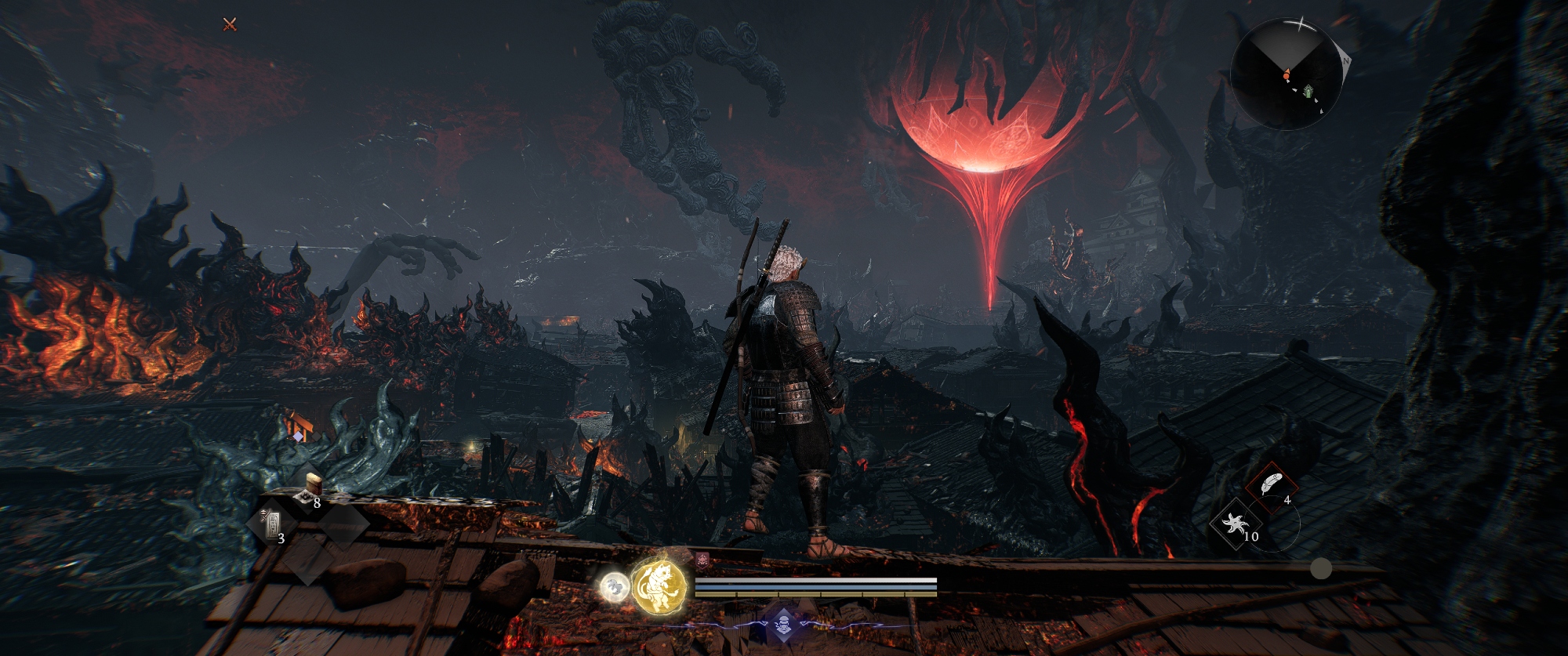Screen dimensions: 1568x656
Task: Select the talisman item slot with 3
Action: 270,524
